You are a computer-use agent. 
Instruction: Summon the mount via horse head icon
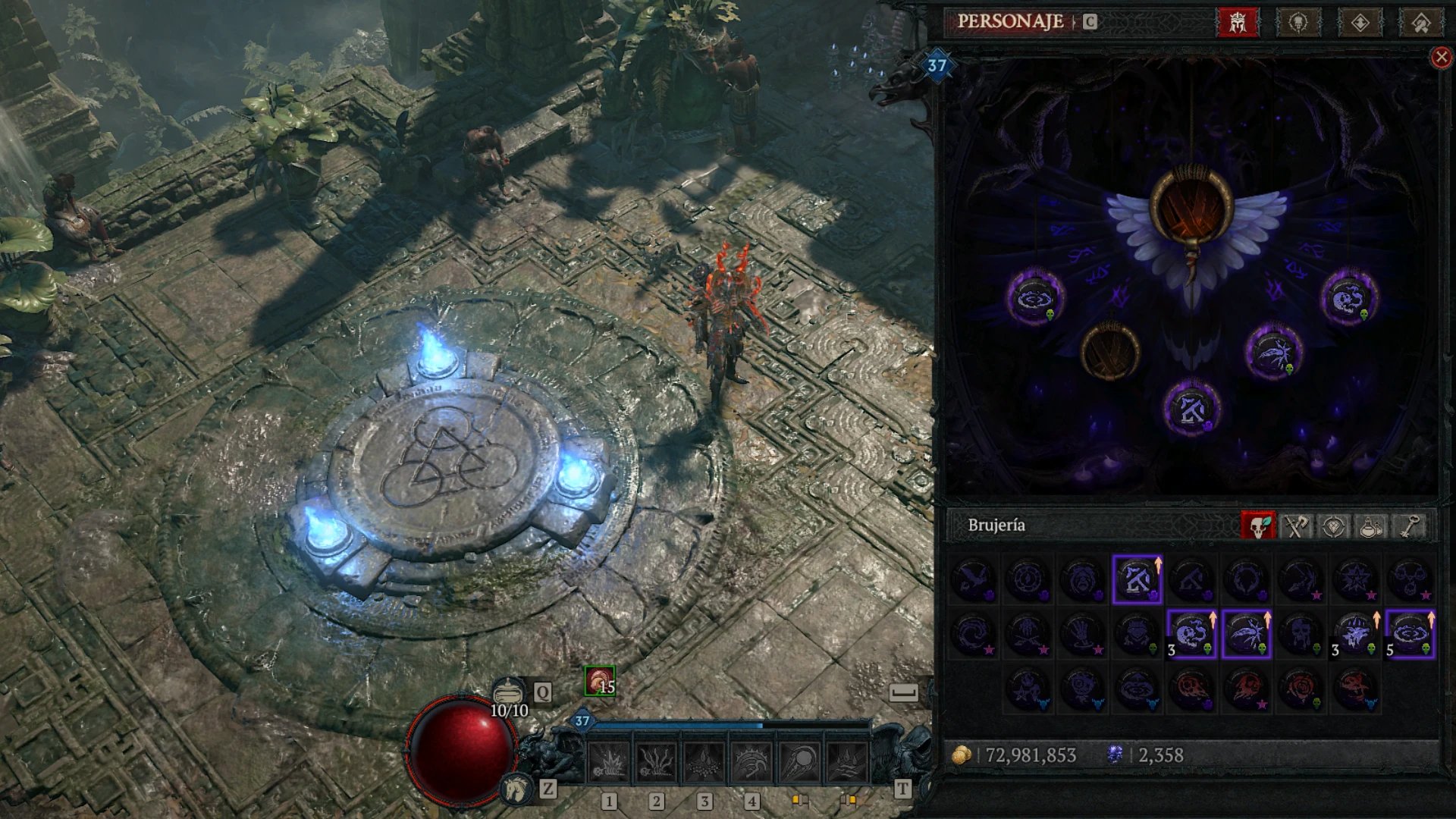516,789
